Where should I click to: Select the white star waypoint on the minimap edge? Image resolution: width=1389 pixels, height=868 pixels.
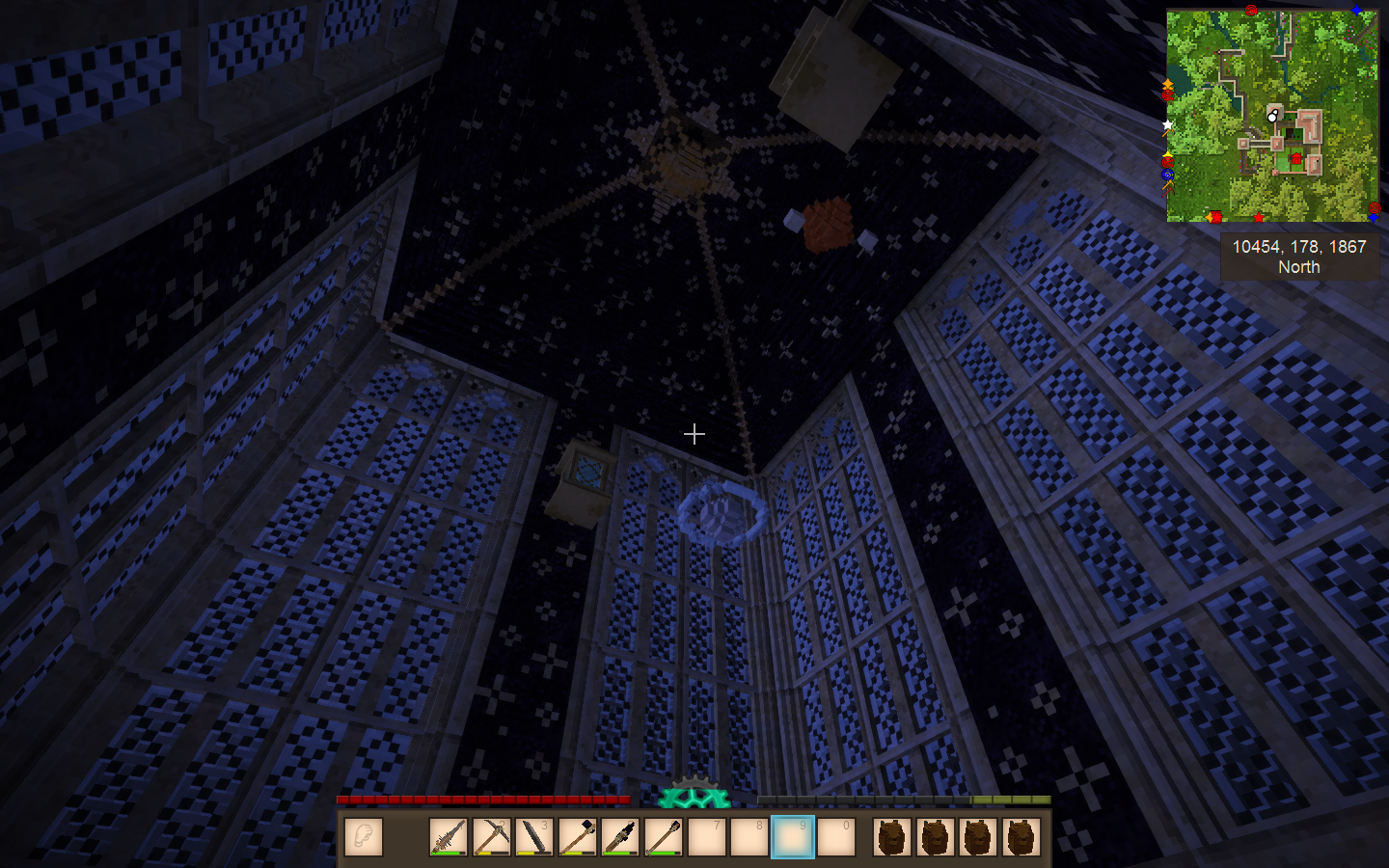pyautogui.click(x=1168, y=124)
